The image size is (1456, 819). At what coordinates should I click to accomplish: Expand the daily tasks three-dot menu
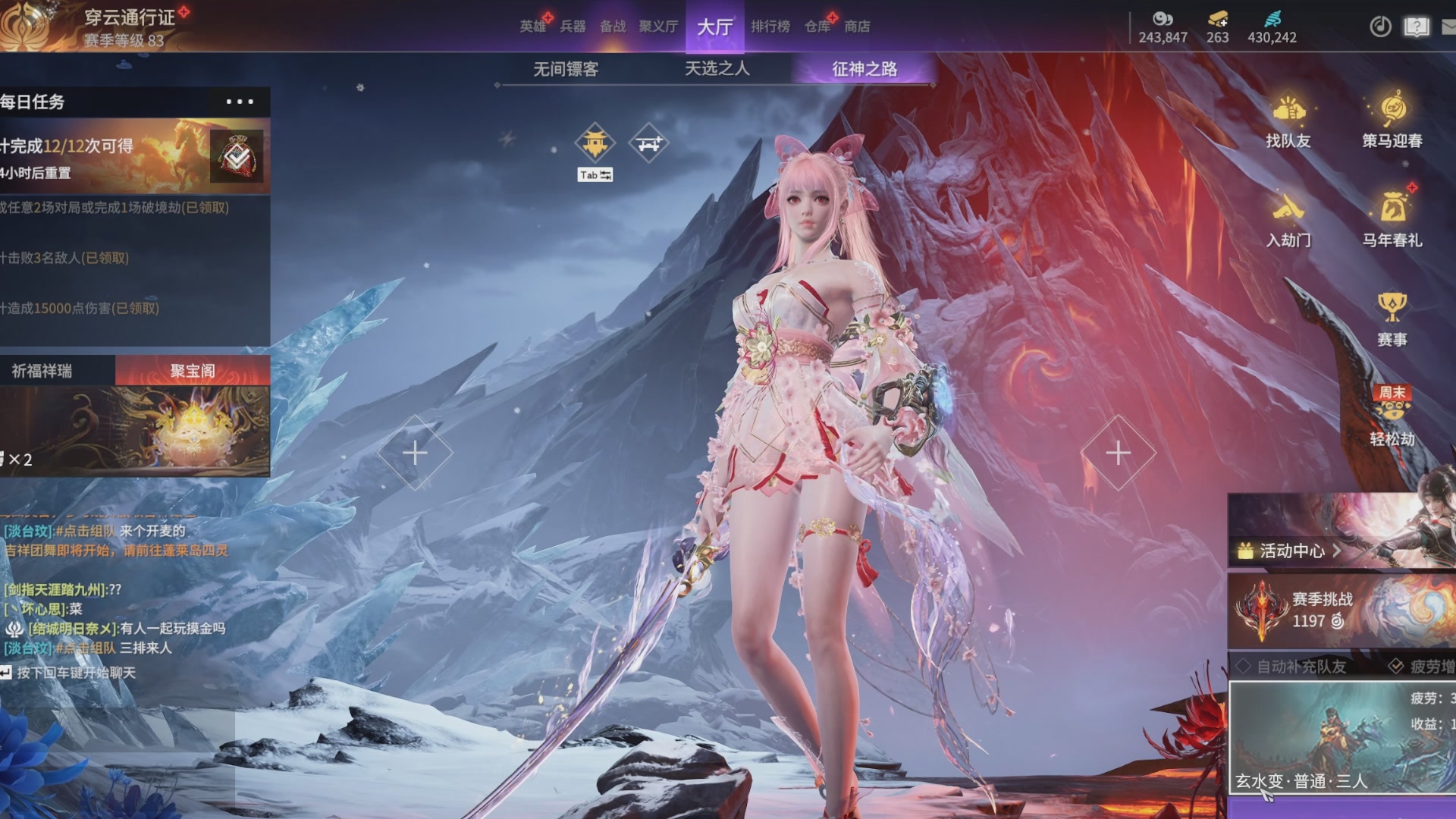point(240,102)
